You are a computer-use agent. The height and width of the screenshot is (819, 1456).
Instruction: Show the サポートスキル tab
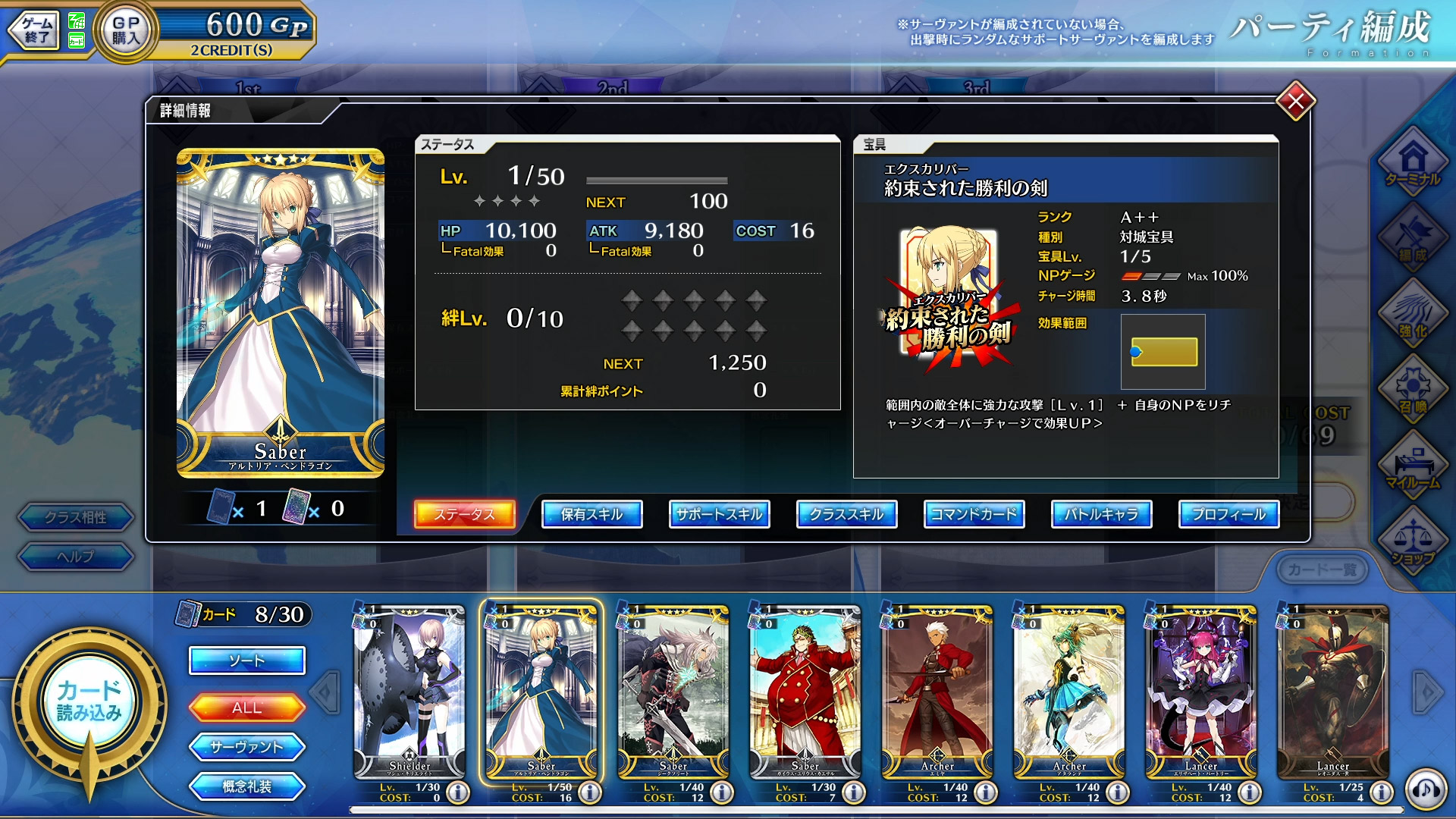tap(719, 514)
